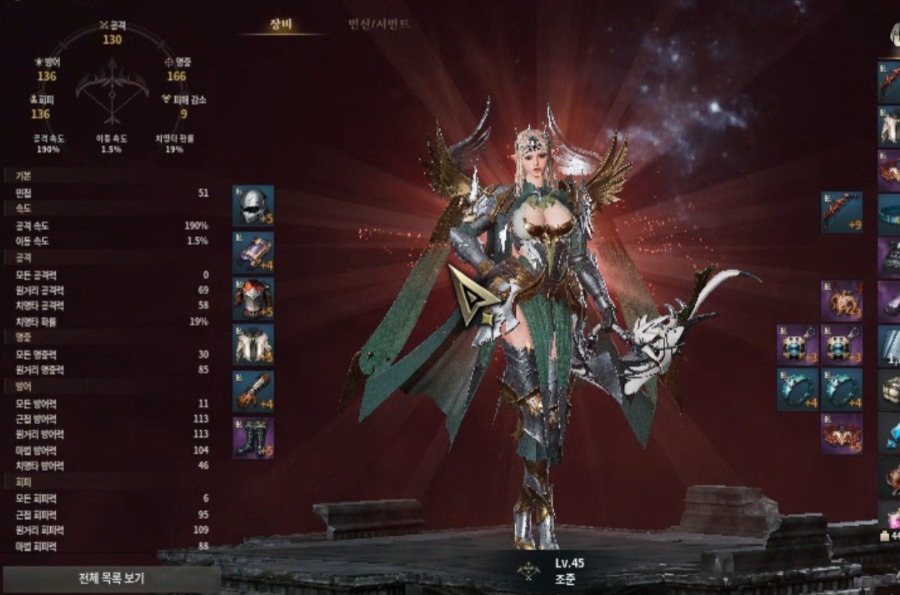Select the equipped +9 bow weapon slot
The image size is (900, 595).
click(842, 212)
